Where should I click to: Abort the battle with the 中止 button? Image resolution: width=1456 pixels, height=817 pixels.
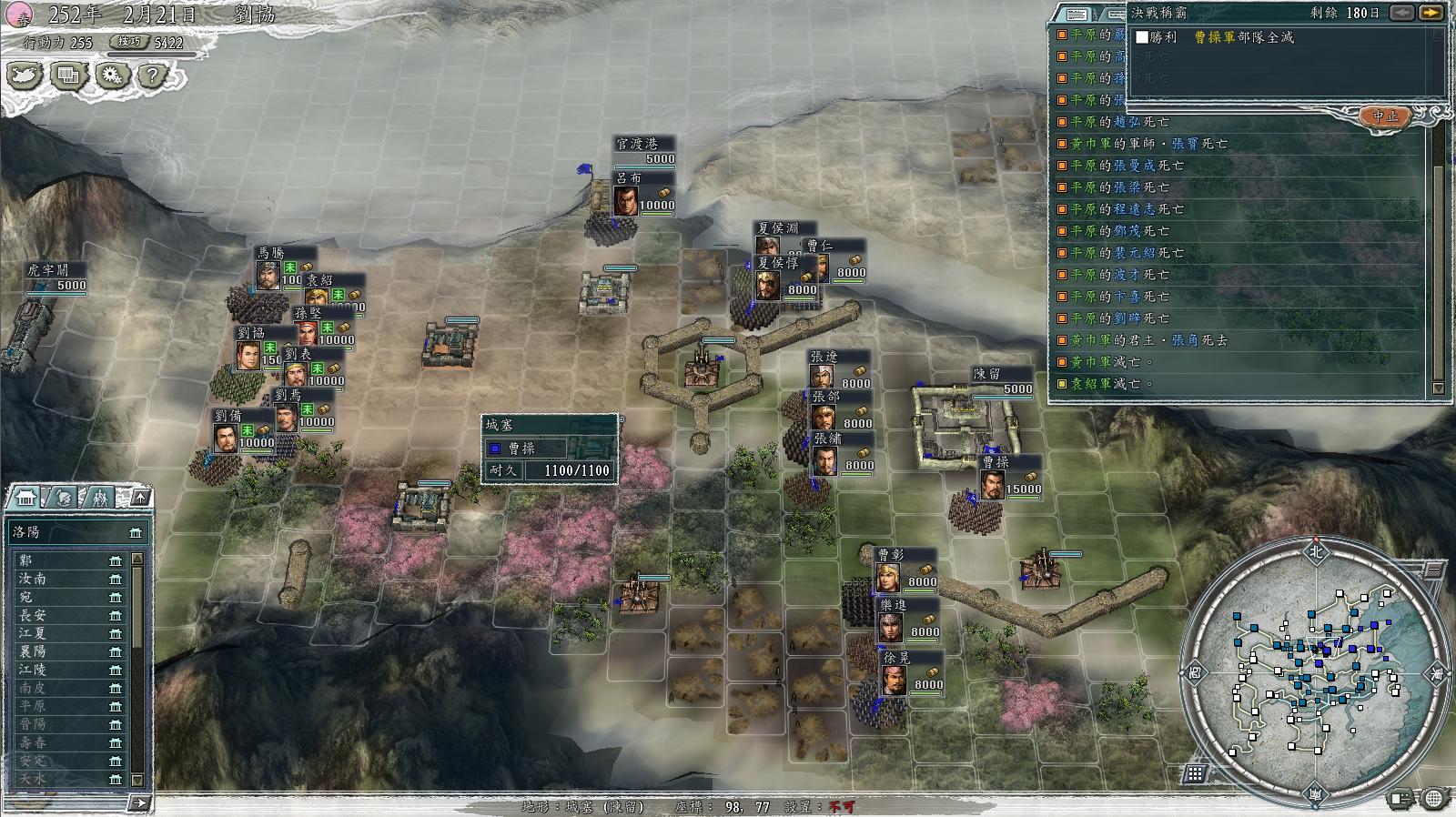click(x=1385, y=116)
